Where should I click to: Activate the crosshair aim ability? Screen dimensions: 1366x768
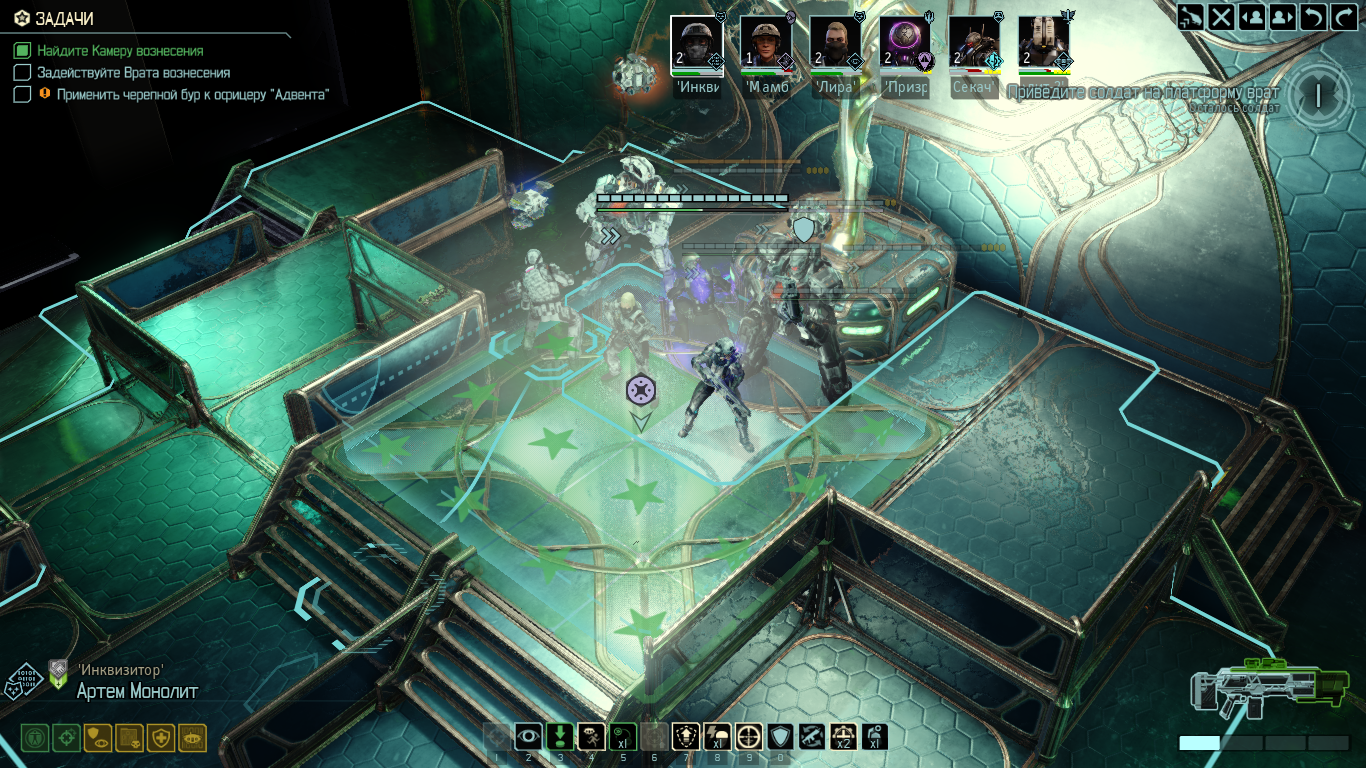coord(748,737)
